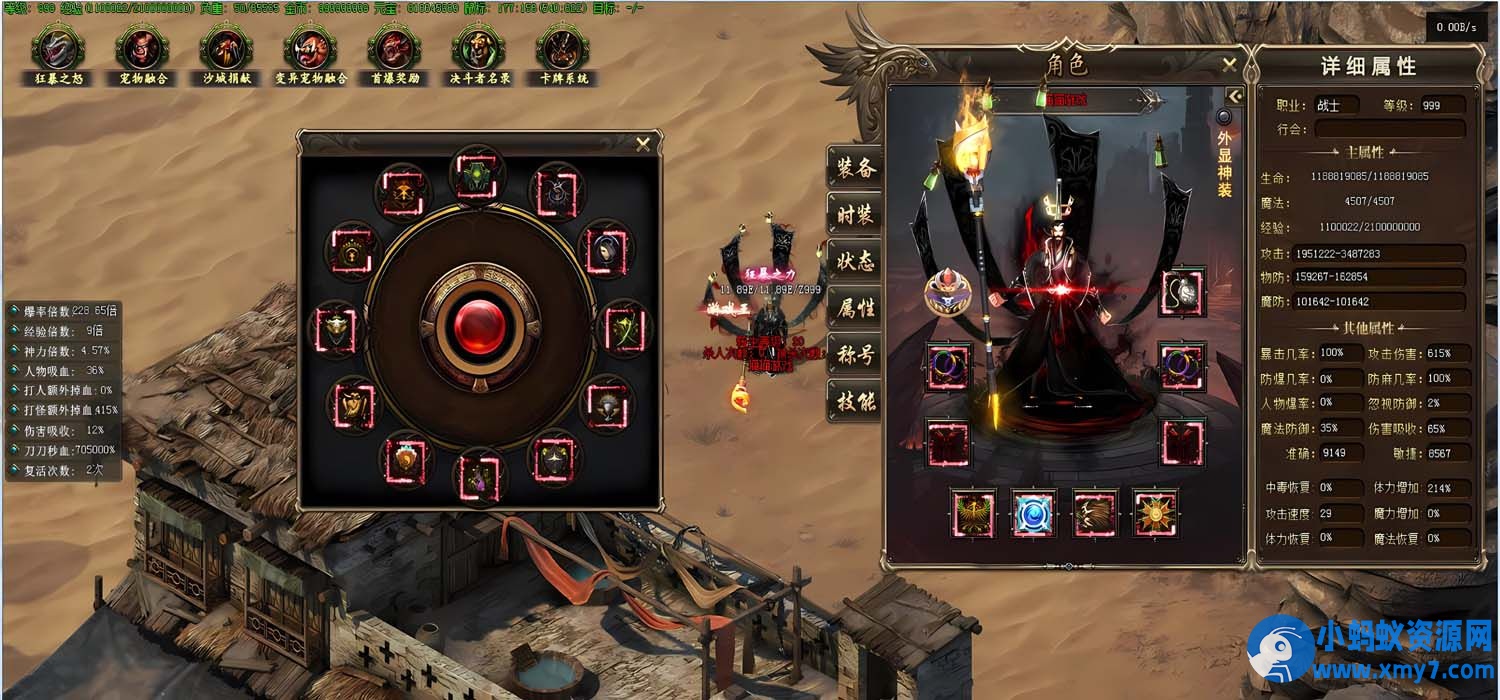Switch to the 技能 skills tab
This screenshot has width=1500, height=700.
[855, 402]
